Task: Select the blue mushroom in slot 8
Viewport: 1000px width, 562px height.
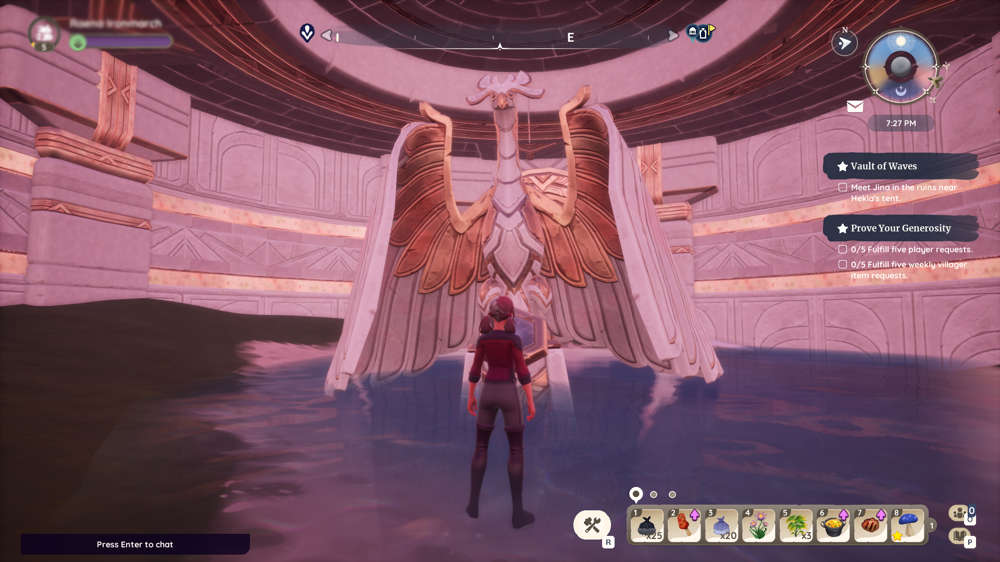Action: [x=908, y=525]
